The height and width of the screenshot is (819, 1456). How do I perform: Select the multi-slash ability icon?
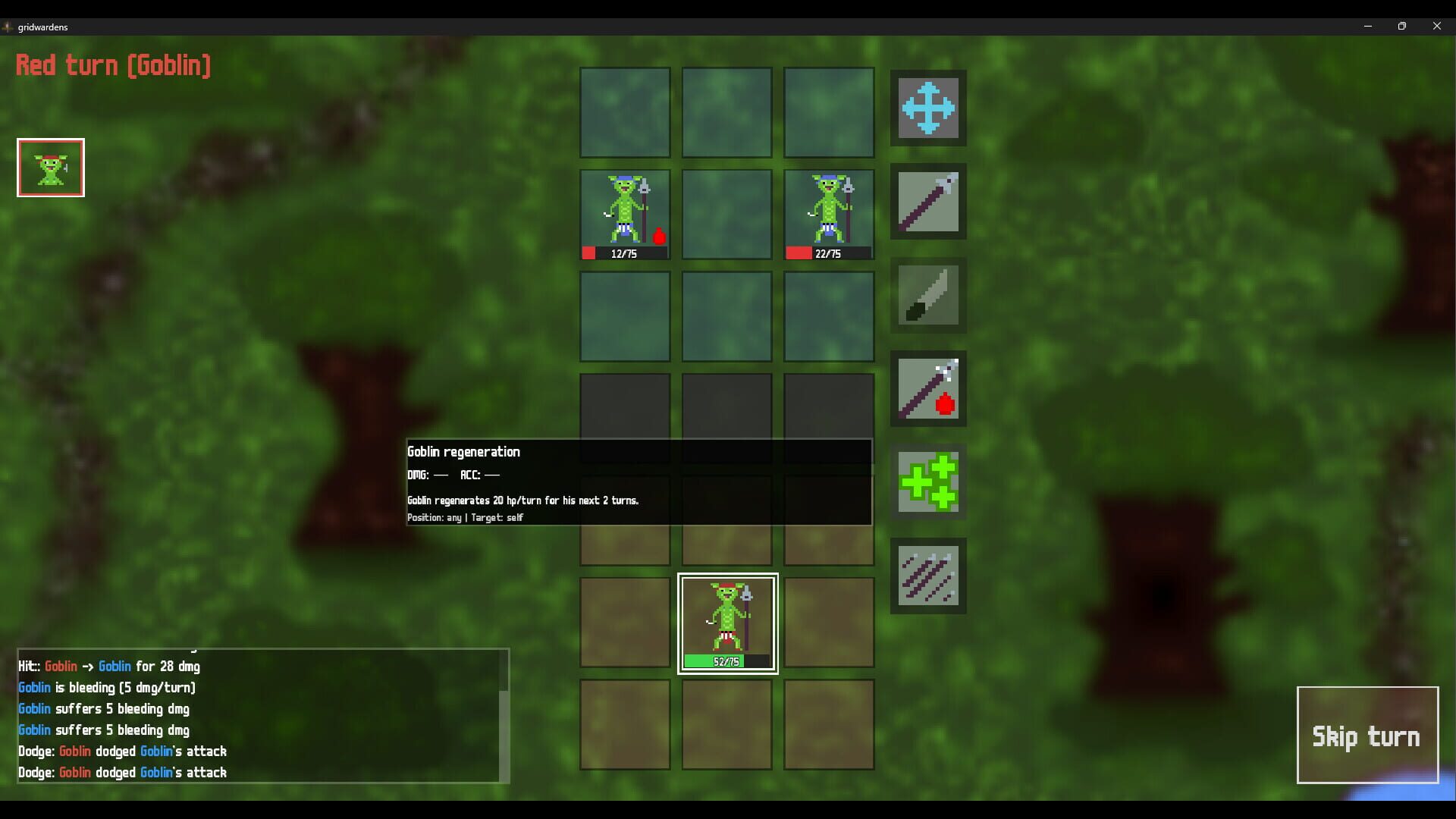928,576
